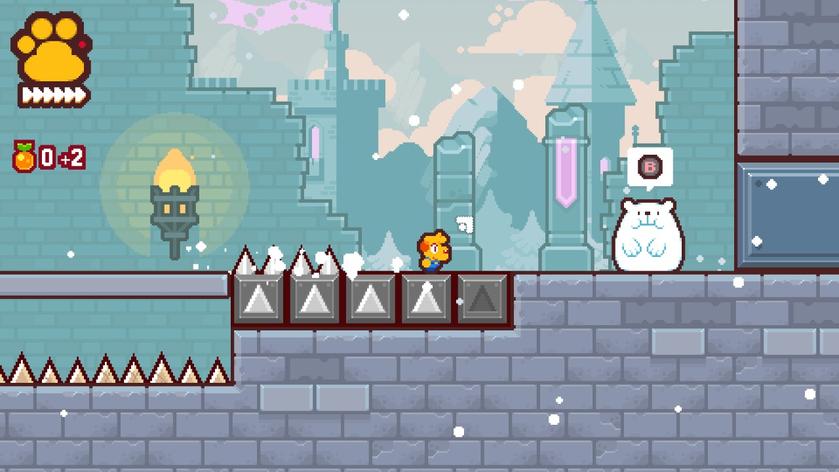
Task: Select the orange fruit collectible icon
Action: (x=23, y=156)
